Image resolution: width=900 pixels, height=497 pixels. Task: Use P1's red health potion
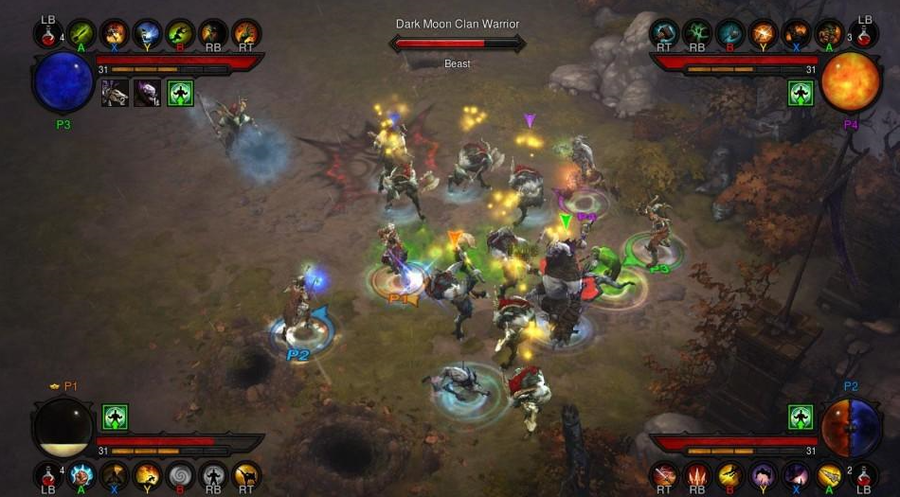[x=48, y=476]
